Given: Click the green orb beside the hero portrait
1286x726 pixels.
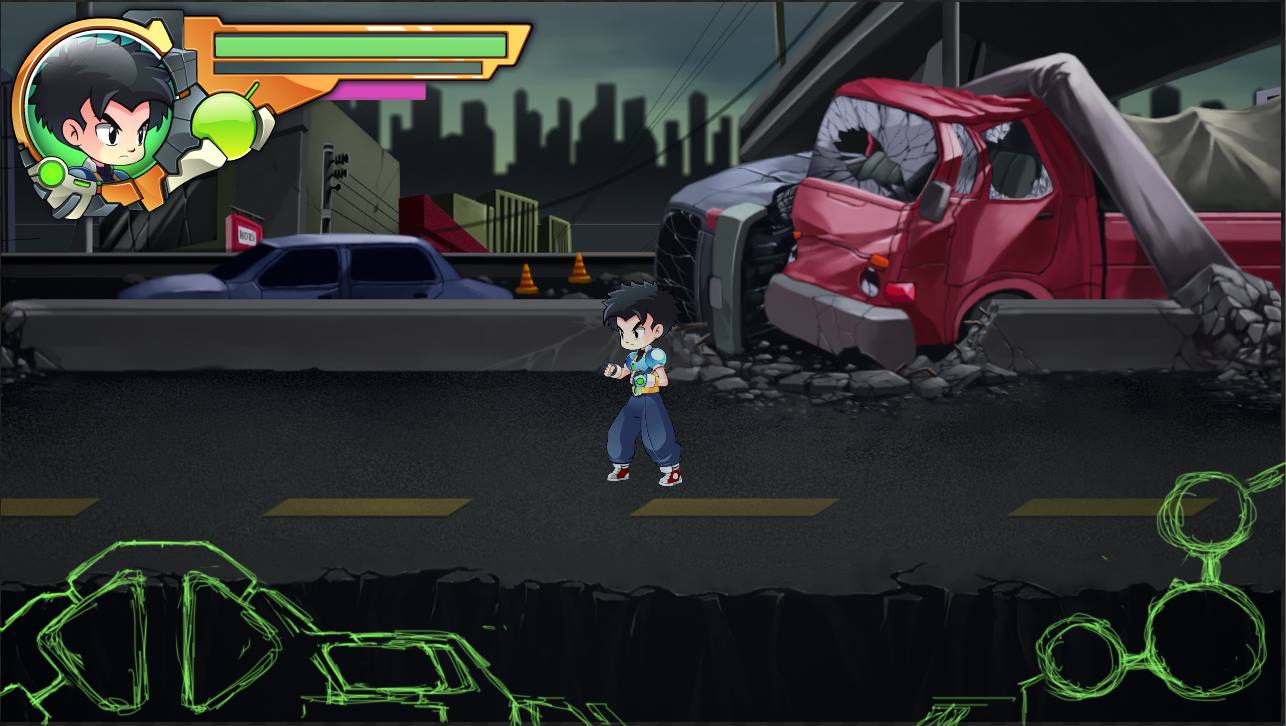Looking at the screenshot, I should click(226, 124).
